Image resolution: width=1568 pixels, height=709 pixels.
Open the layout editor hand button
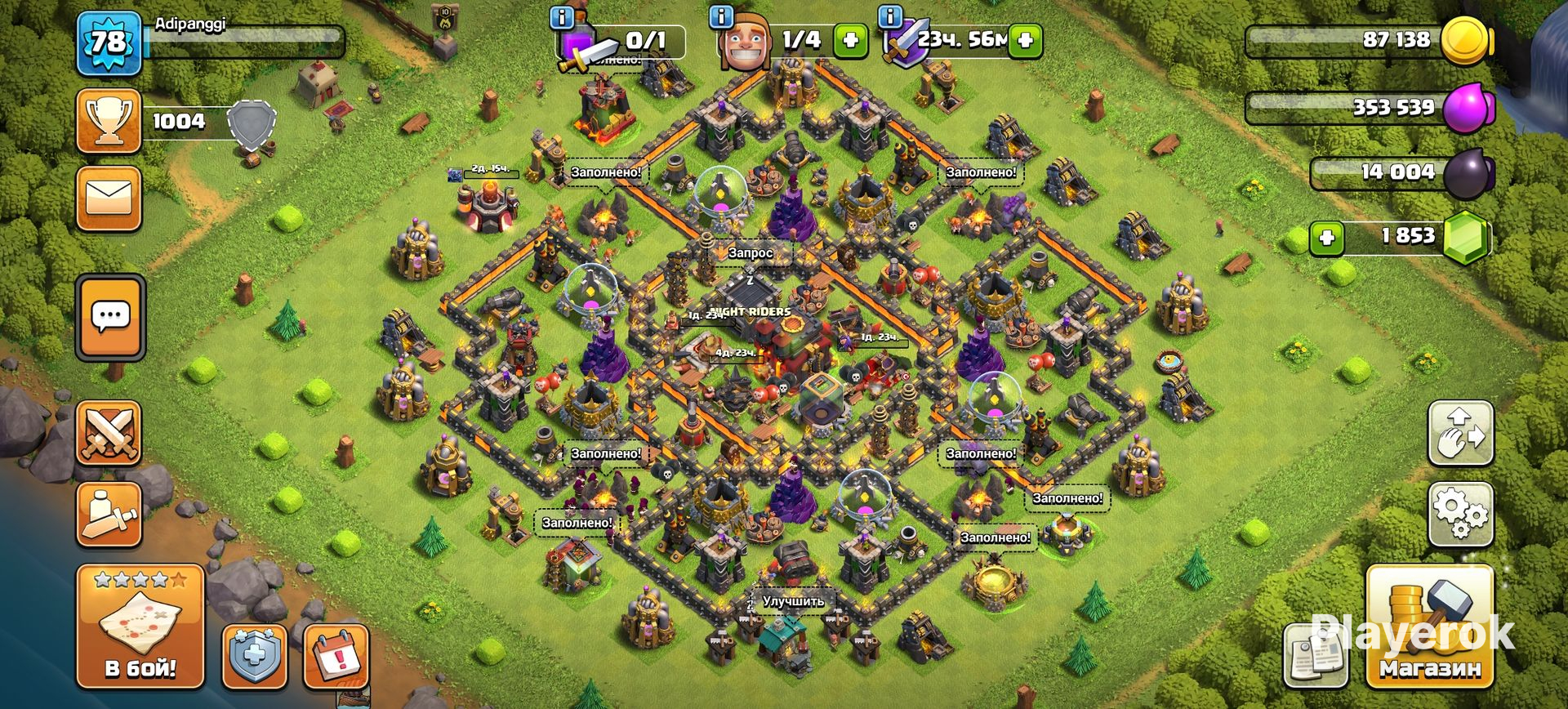click(x=1460, y=433)
